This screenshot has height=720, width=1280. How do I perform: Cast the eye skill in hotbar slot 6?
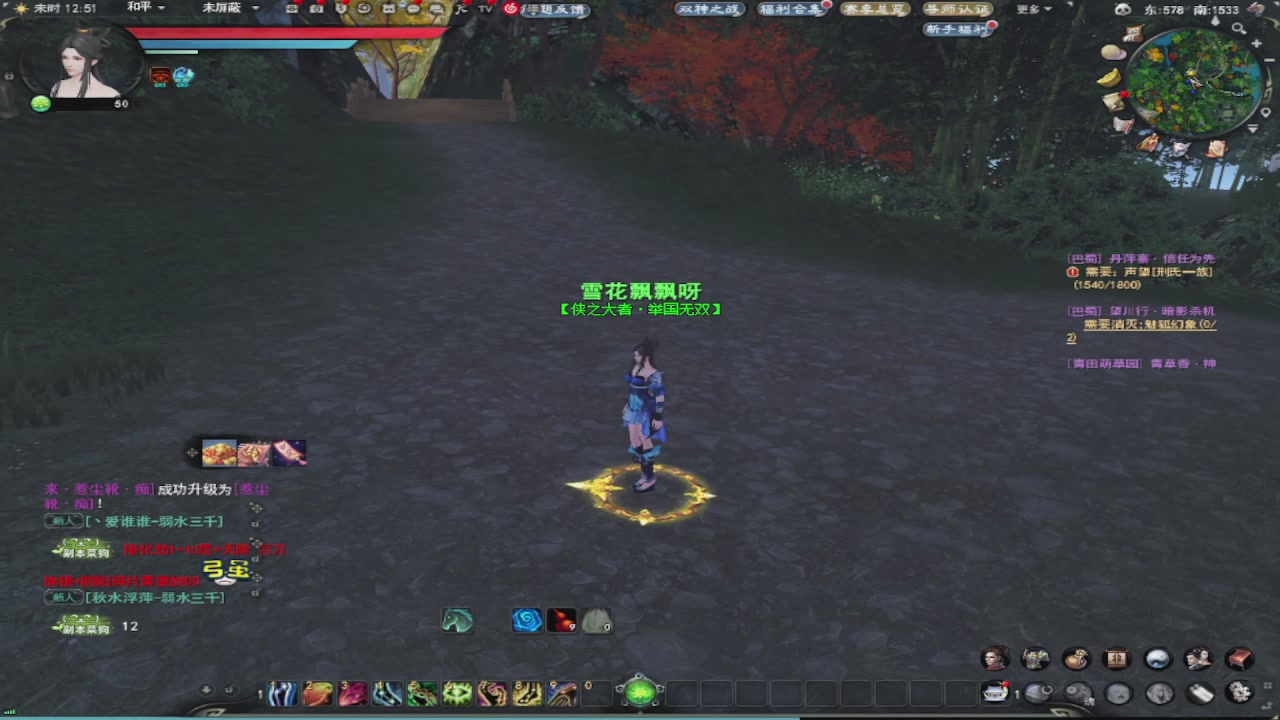(457, 693)
